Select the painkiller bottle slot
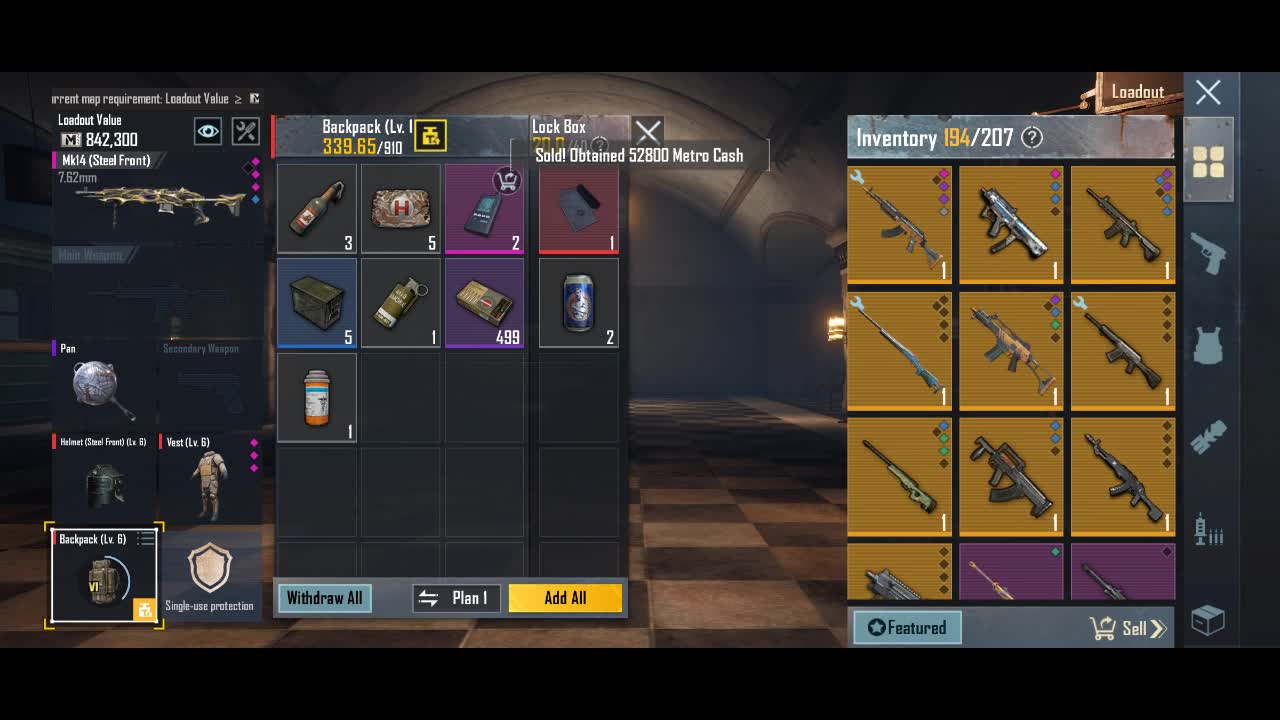Viewport: 1280px width, 720px height. click(x=317, y=397)
